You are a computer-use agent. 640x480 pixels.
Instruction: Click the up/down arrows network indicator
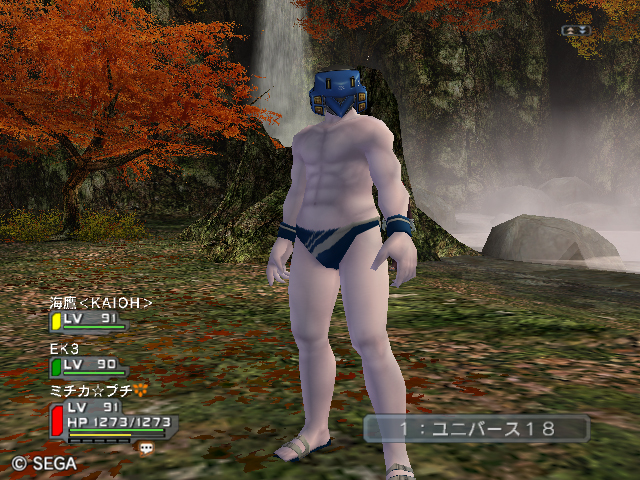tap(577, 31)
